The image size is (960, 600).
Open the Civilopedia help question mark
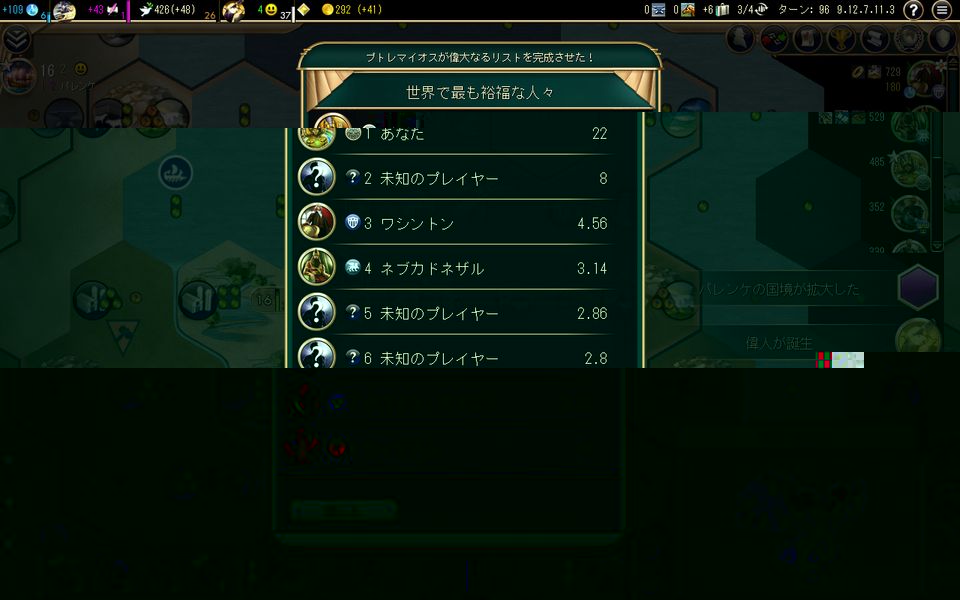[913, 10]
